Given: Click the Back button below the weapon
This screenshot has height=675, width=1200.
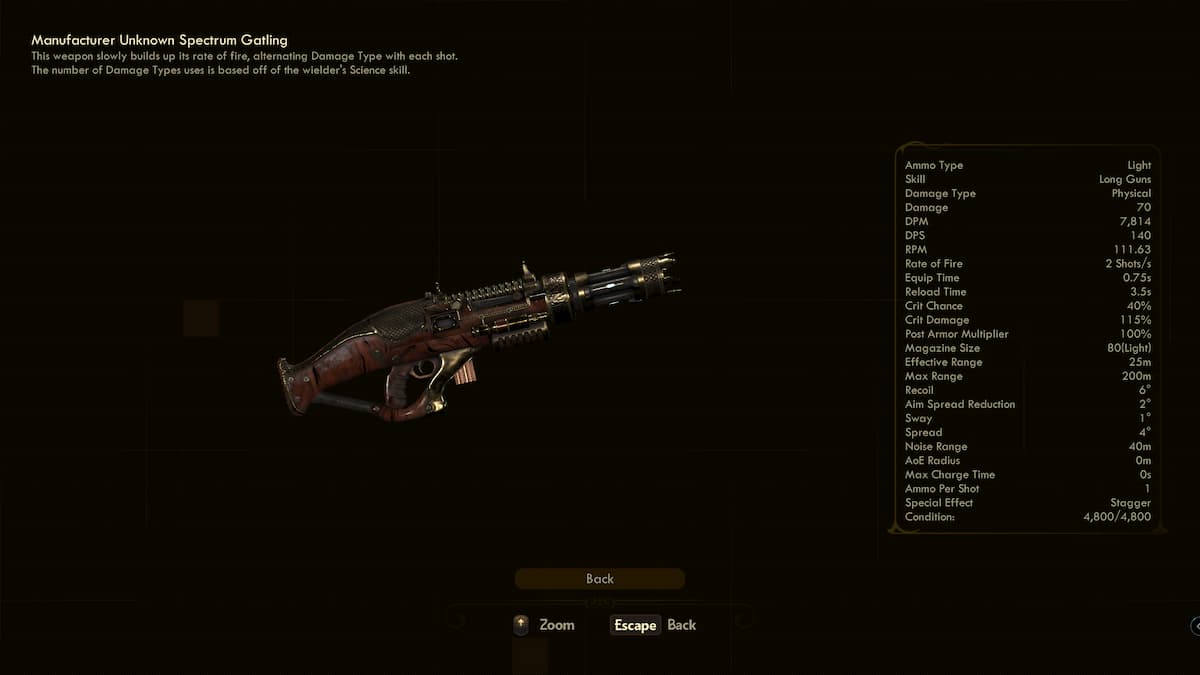Looking at the screenshot, I should point(599,579).
